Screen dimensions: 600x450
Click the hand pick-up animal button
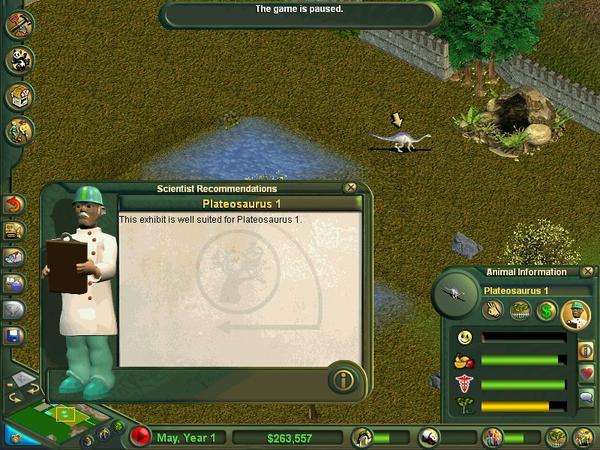(x=493, y=311)
